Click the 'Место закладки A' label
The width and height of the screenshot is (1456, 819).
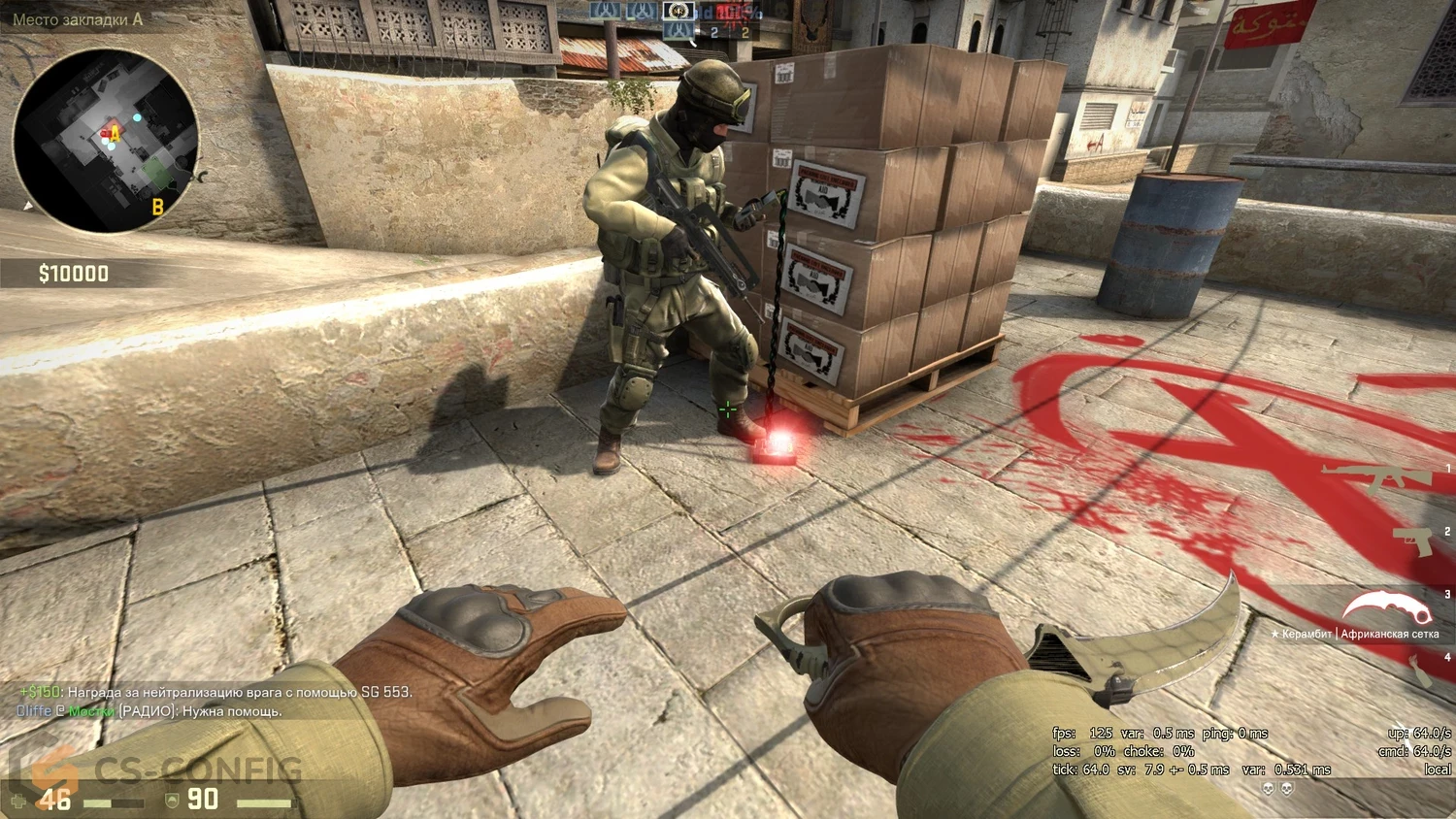point(76,16)
